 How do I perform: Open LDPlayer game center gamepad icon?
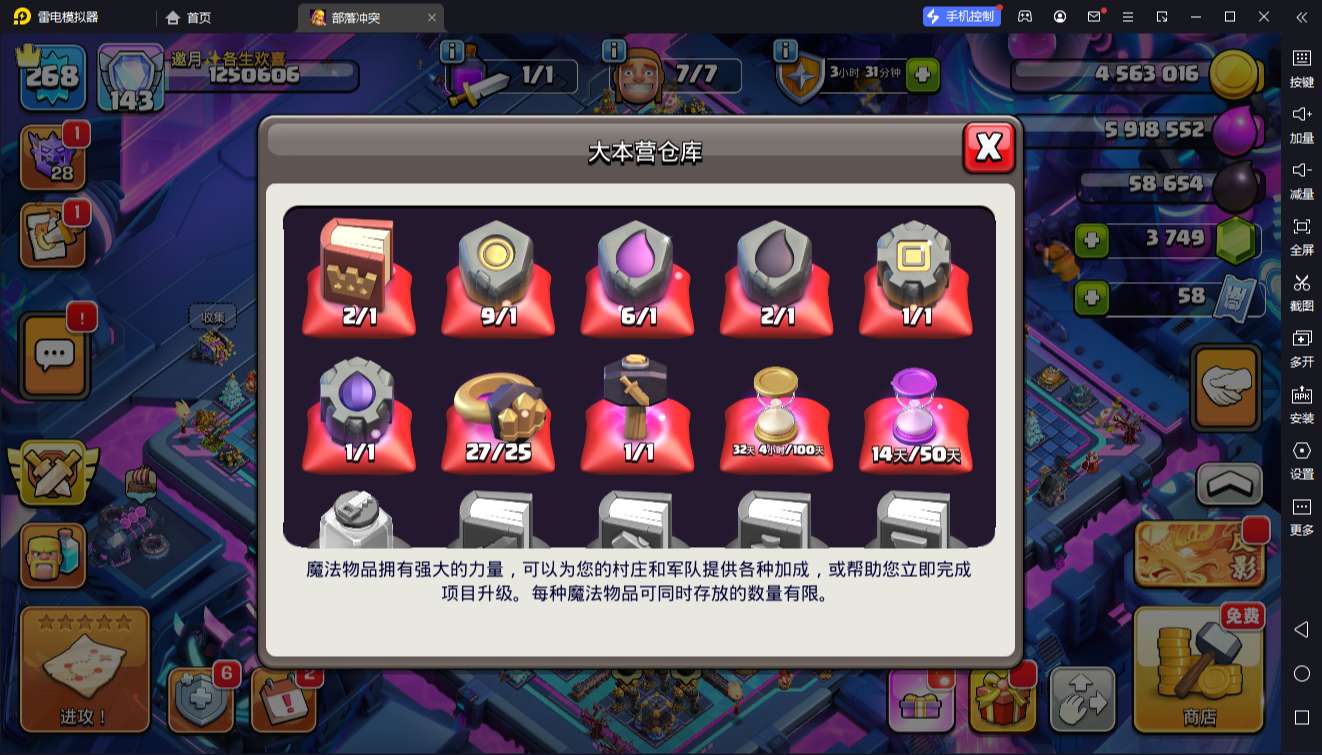(1024, 16)
